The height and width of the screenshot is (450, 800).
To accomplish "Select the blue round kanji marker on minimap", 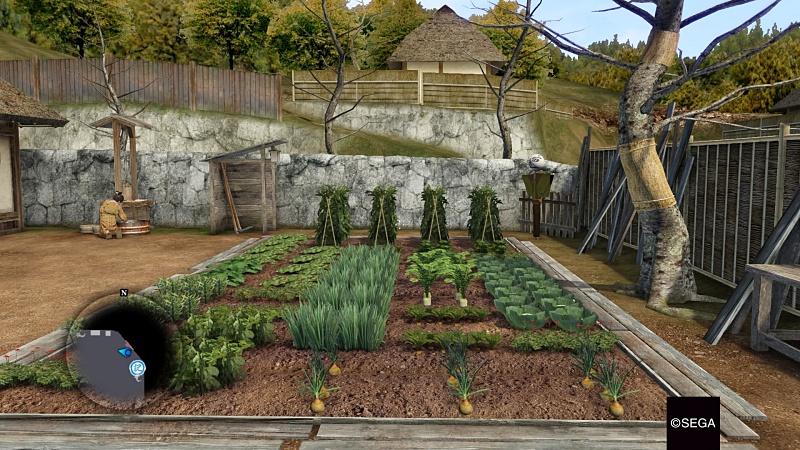I will point(137,368).
